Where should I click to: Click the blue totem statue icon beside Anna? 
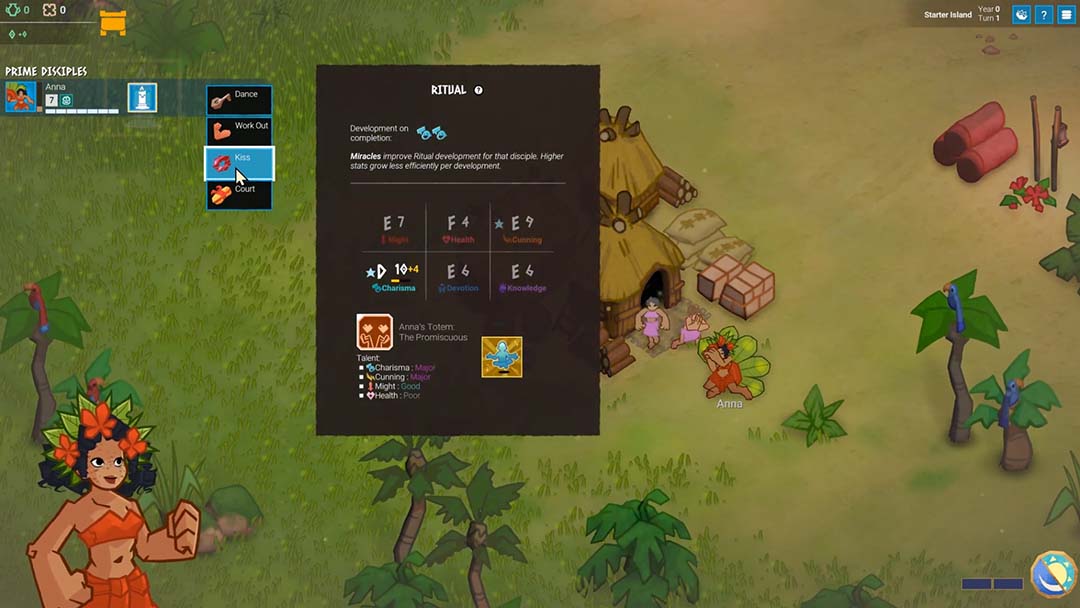(142, 97)
